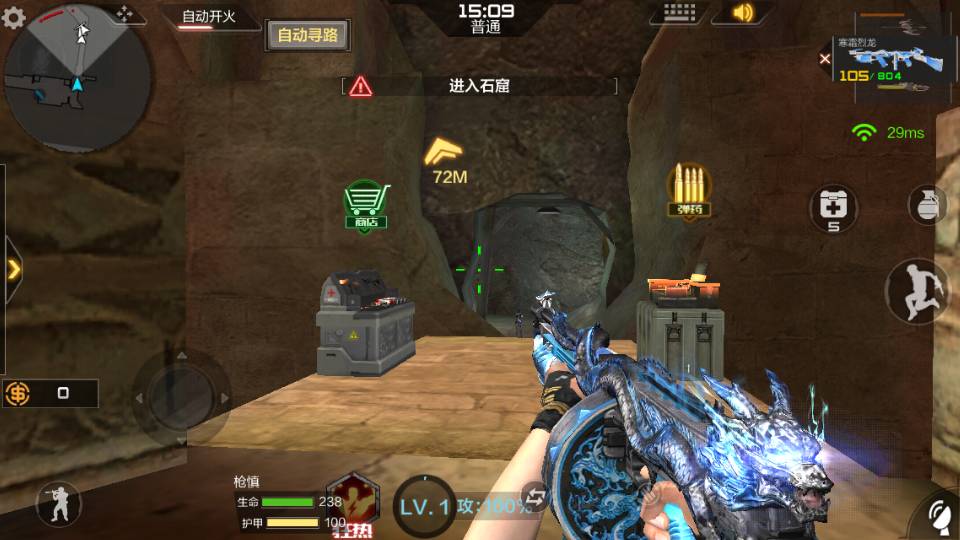The height and width of the screenshot is (540, 960).
Task: Select the 弹药 ammo supply marker
Action: click(x=689, y=190)
